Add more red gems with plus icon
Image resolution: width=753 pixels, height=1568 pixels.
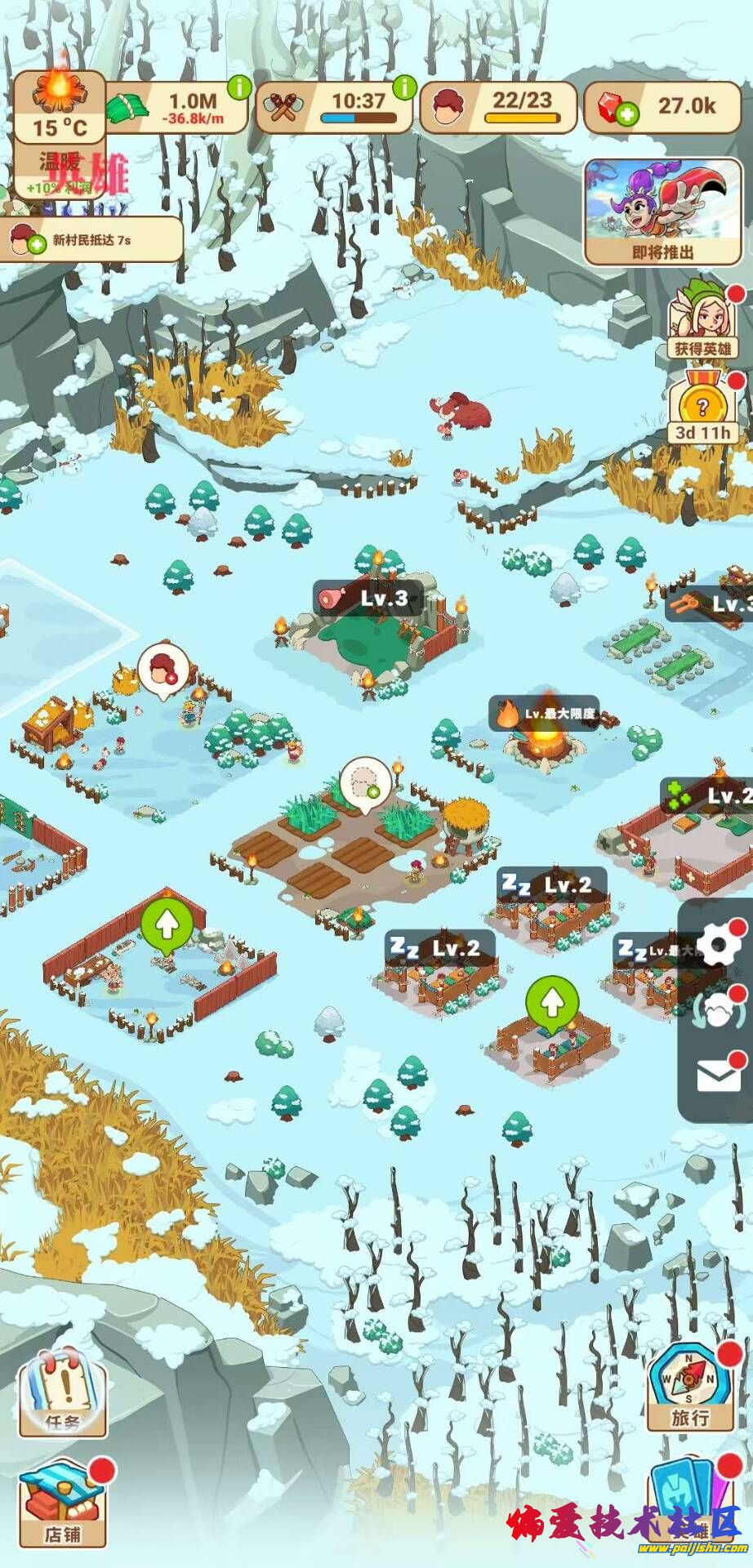pos(627,115)
